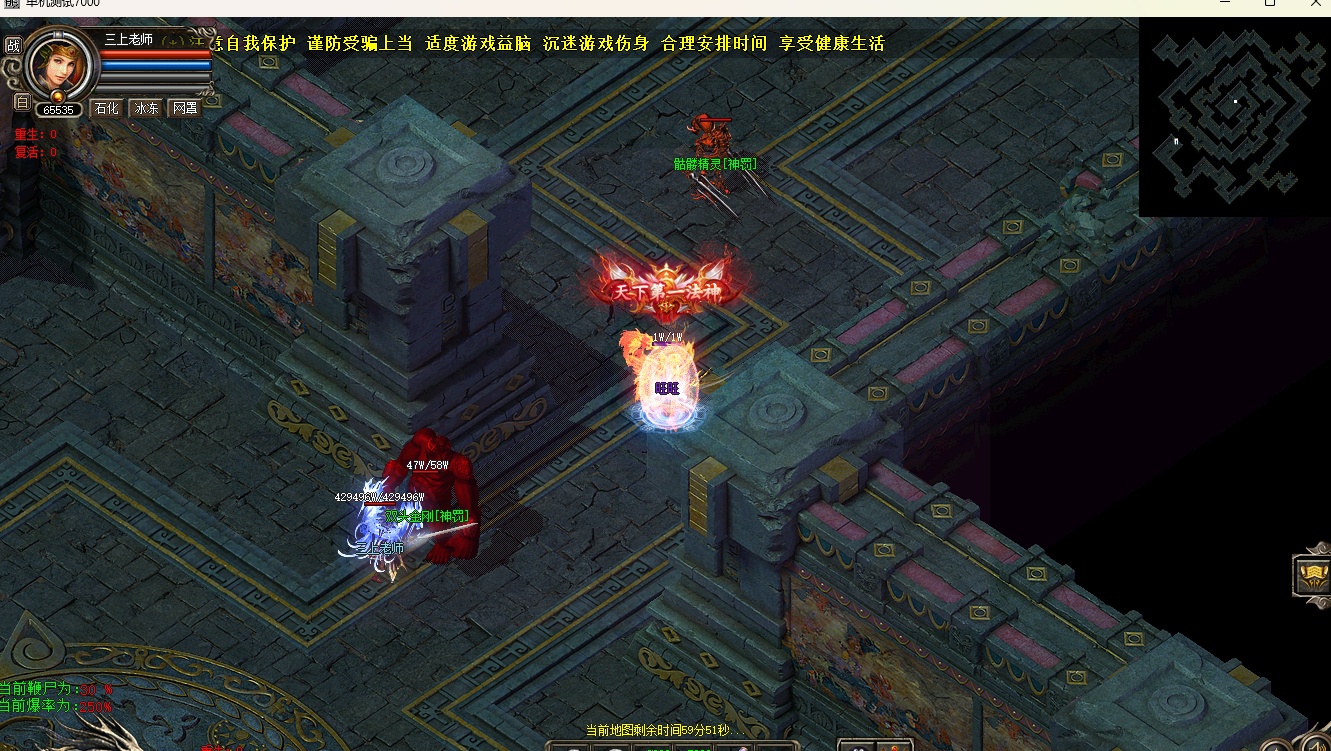Viewport: 1331px width, 751px height.
Task: Open the dungeon maze minimap
Action: point(1234,115)
